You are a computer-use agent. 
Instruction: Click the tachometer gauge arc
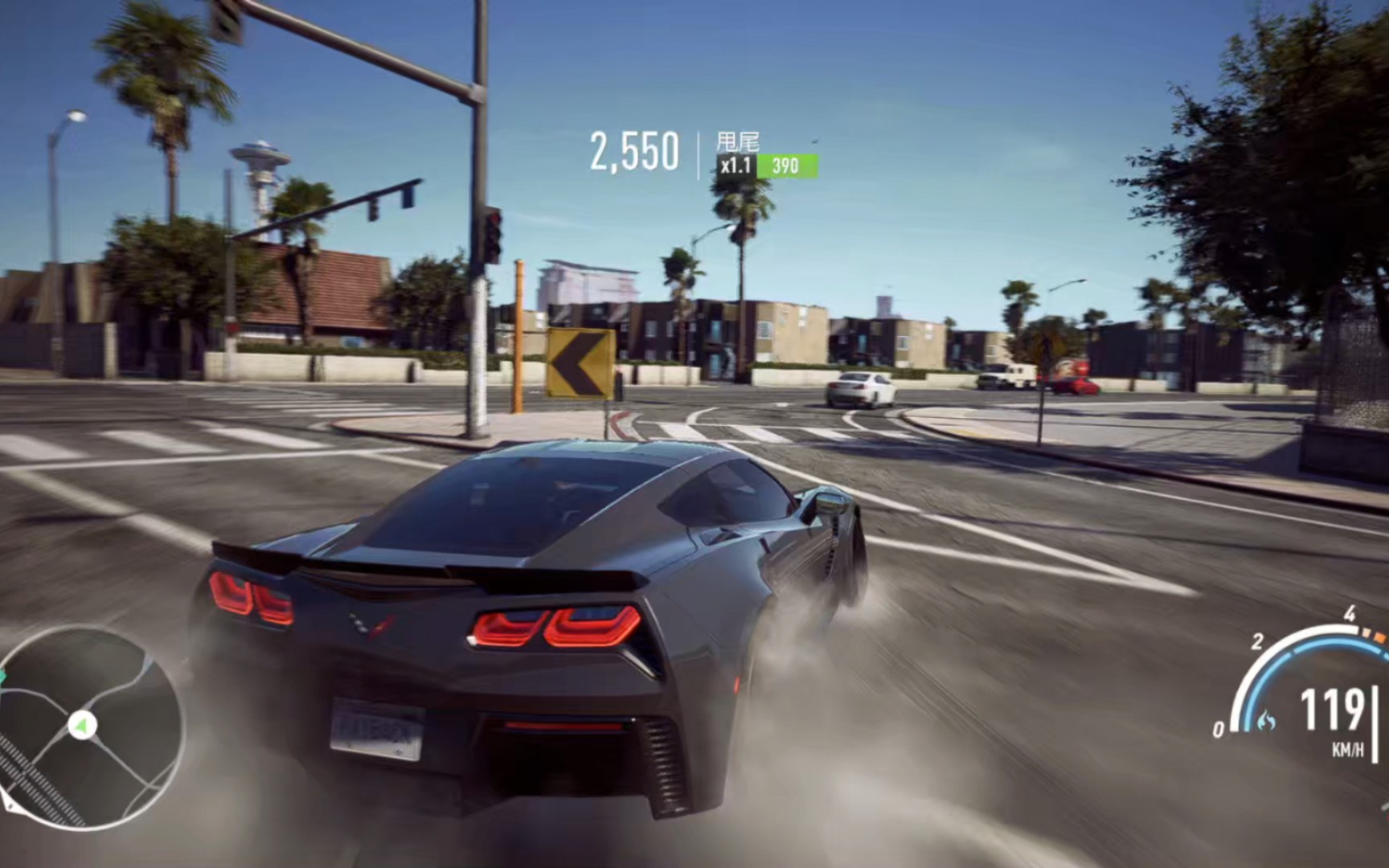click(1321, 629)
